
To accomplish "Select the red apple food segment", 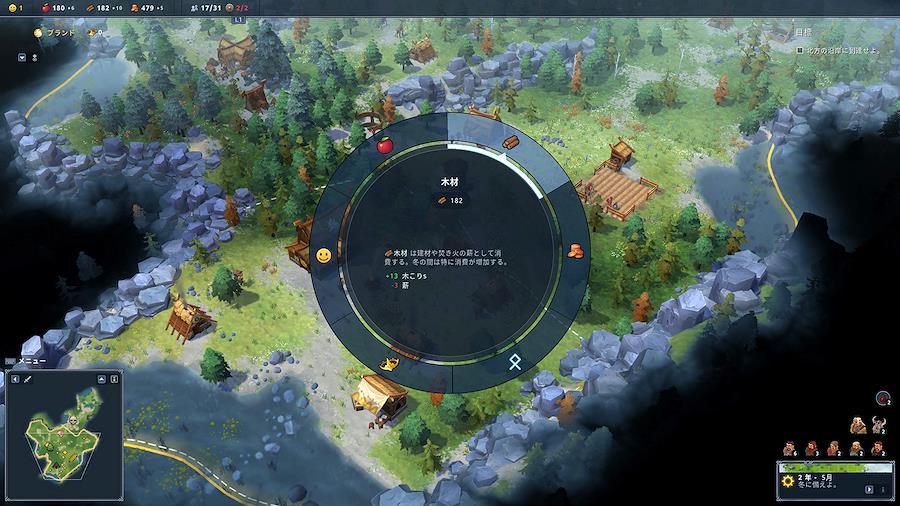I will 384,146.
